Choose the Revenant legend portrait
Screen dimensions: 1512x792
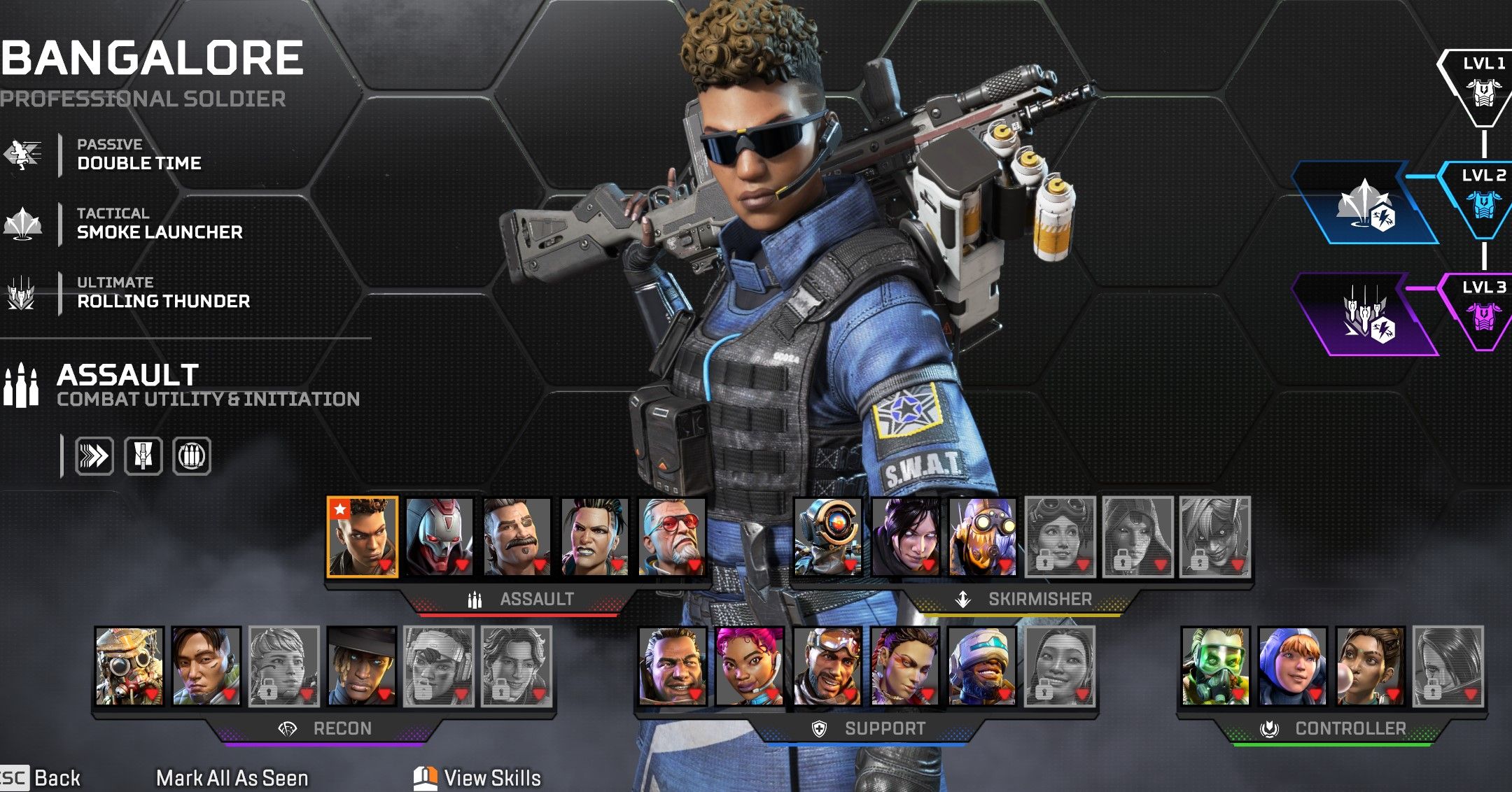click(x=440, y=537)
